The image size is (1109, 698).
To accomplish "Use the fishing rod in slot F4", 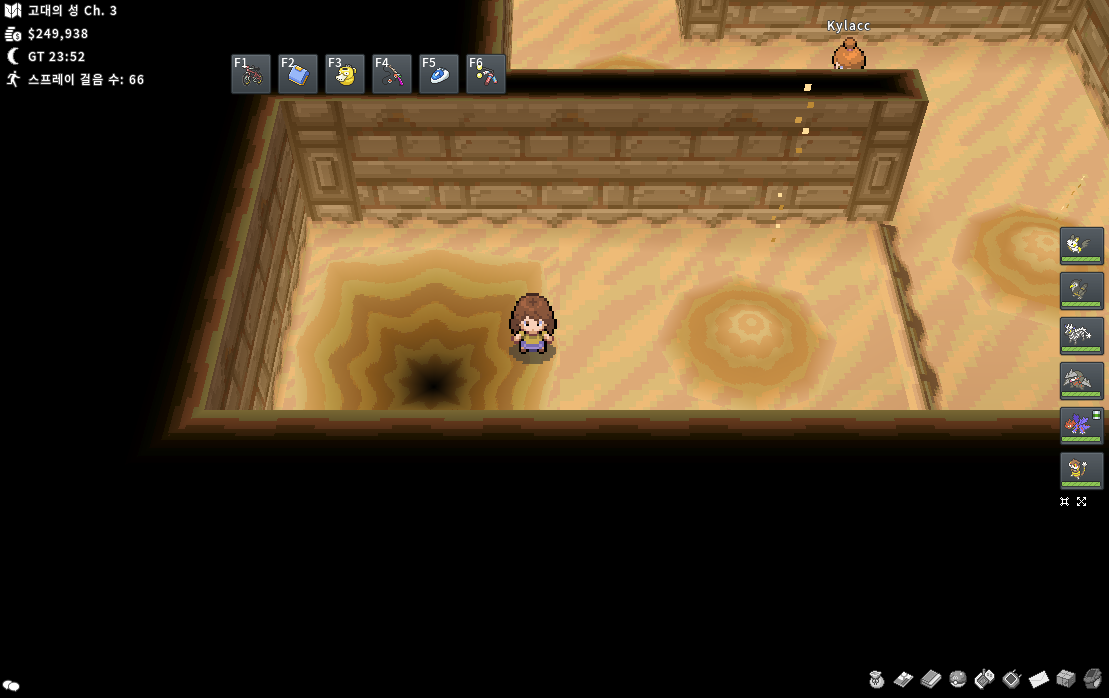I will [x=392, y=74].
